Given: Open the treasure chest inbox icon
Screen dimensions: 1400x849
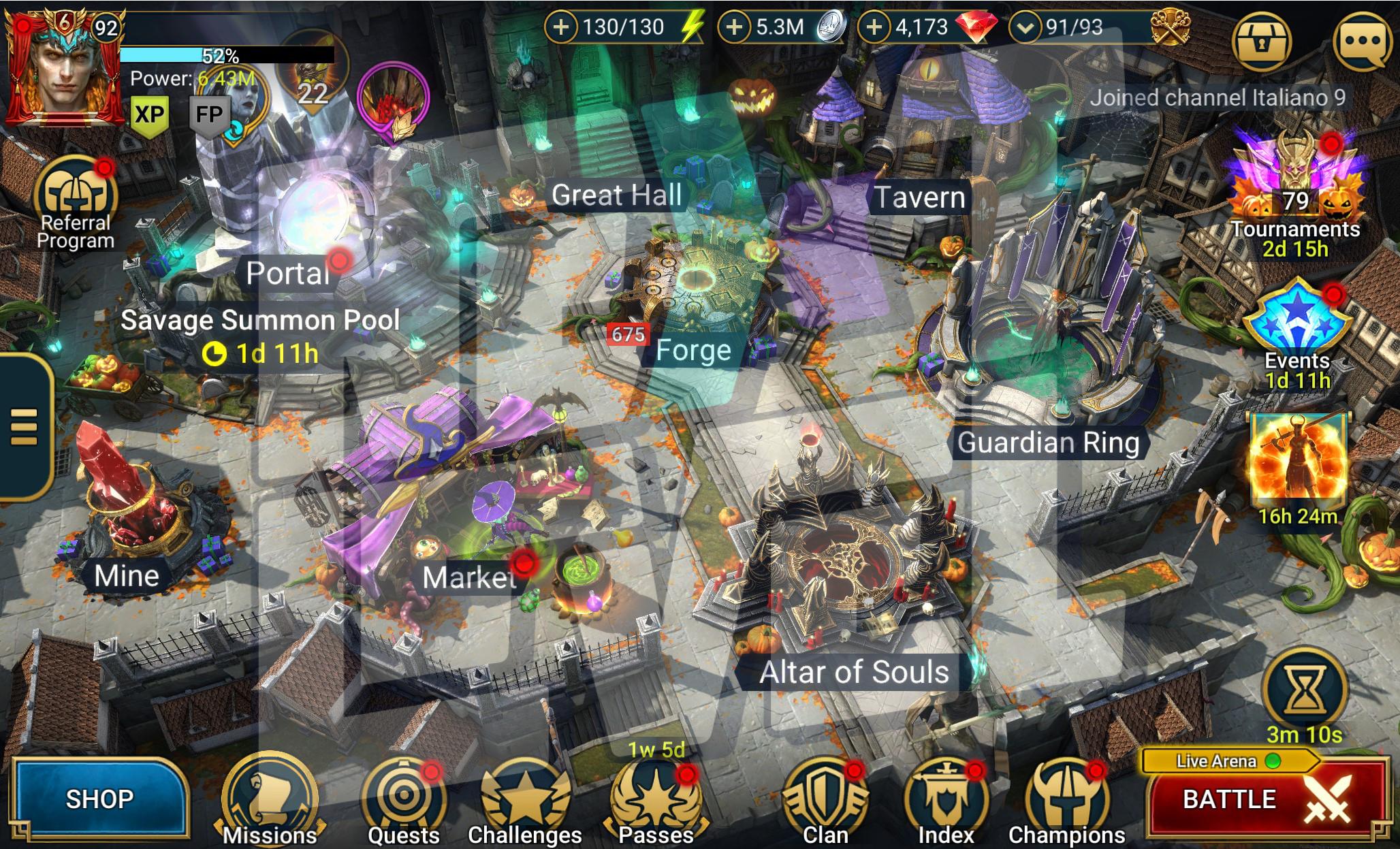Looking at the screenshot, I should (x=1262, y=41).
